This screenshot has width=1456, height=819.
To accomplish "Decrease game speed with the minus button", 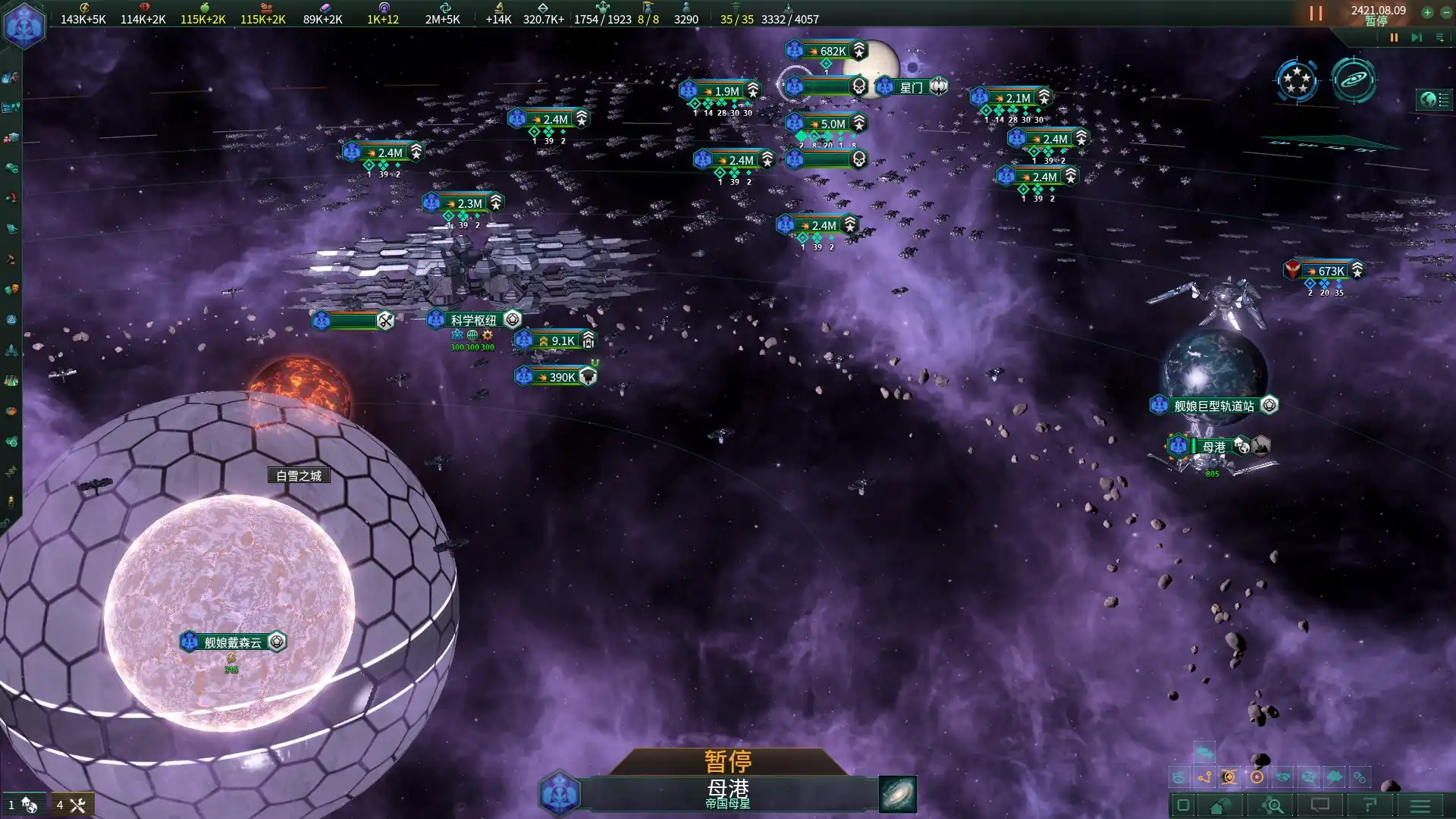I will tap(1446, 12).
